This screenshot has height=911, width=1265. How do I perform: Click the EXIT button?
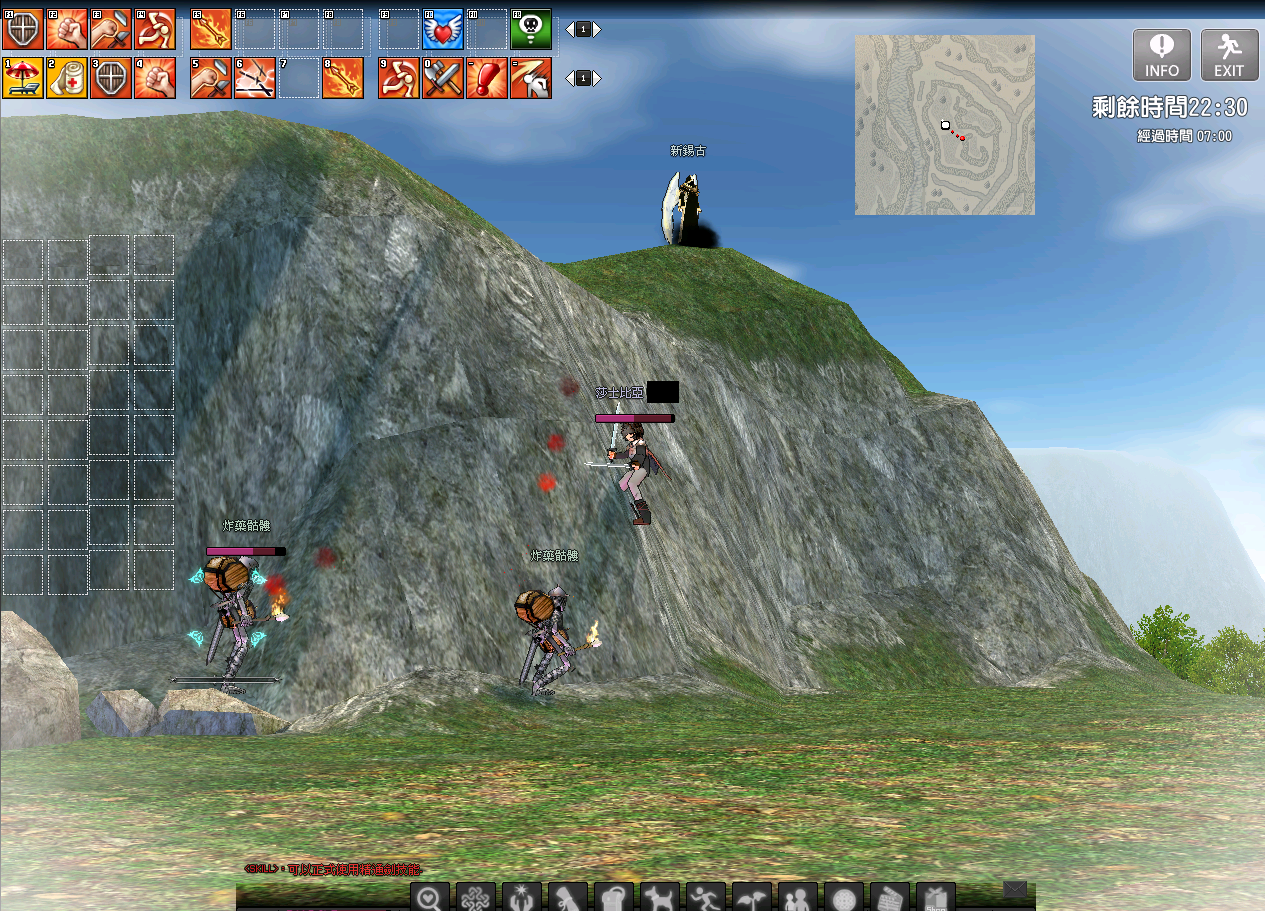(1229, 55)
